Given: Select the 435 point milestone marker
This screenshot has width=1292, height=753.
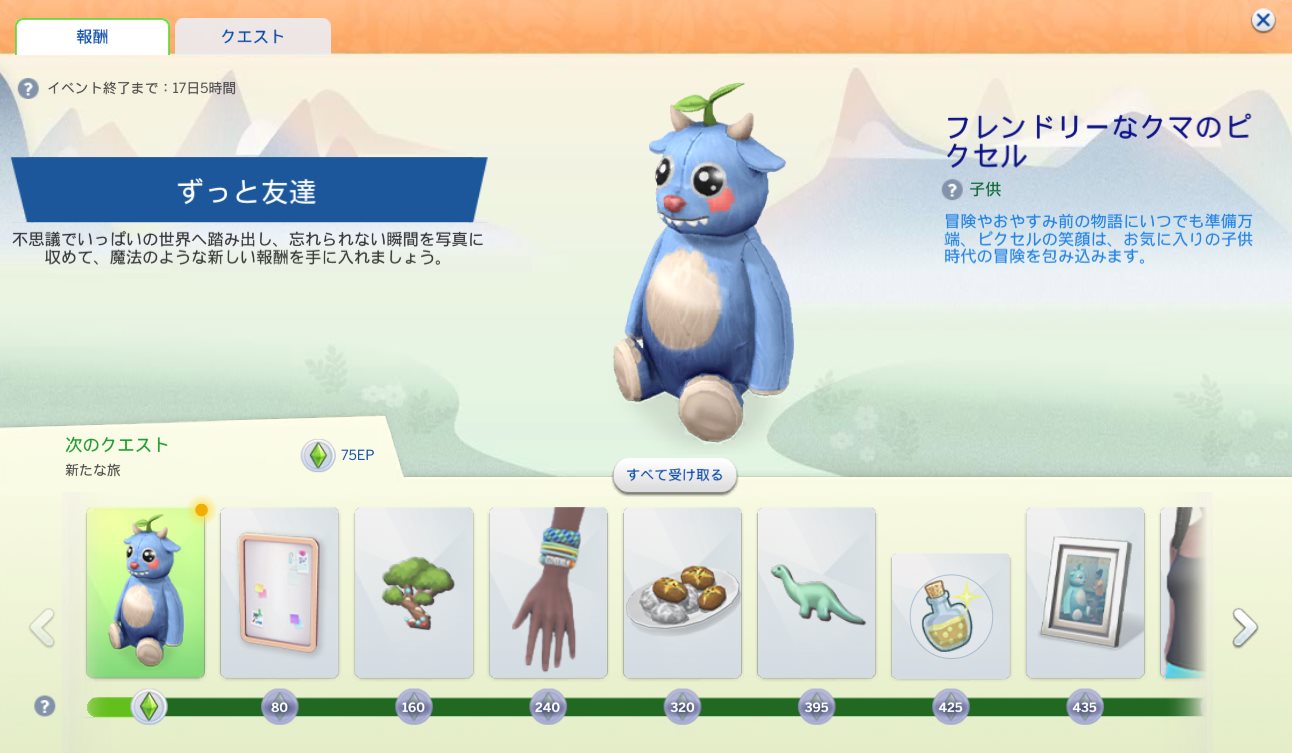Looking at the screenshot, I should tap(1084, 707).
